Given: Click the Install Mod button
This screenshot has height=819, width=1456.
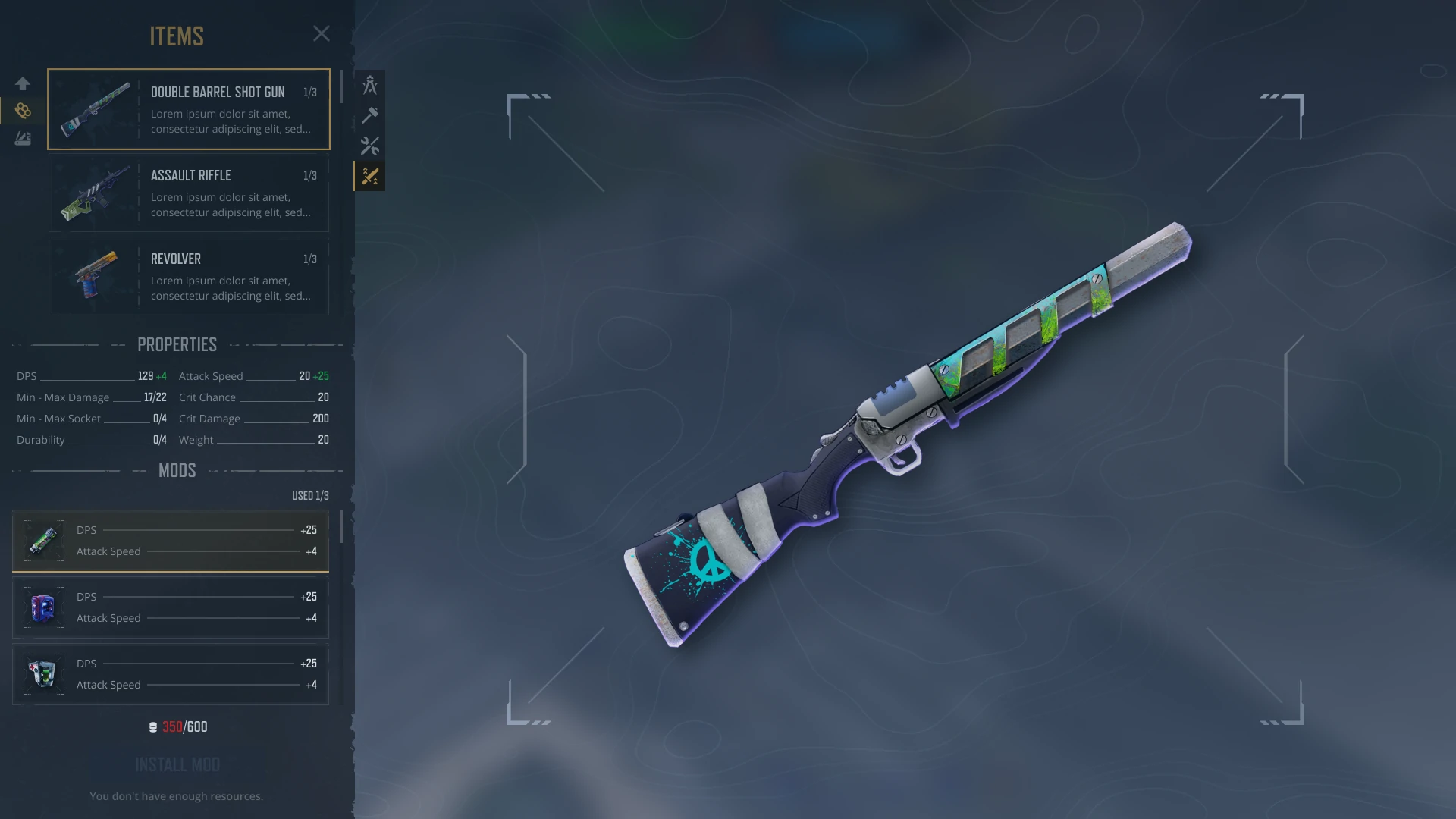Looking at the screenshot, I should coord(177,764).
